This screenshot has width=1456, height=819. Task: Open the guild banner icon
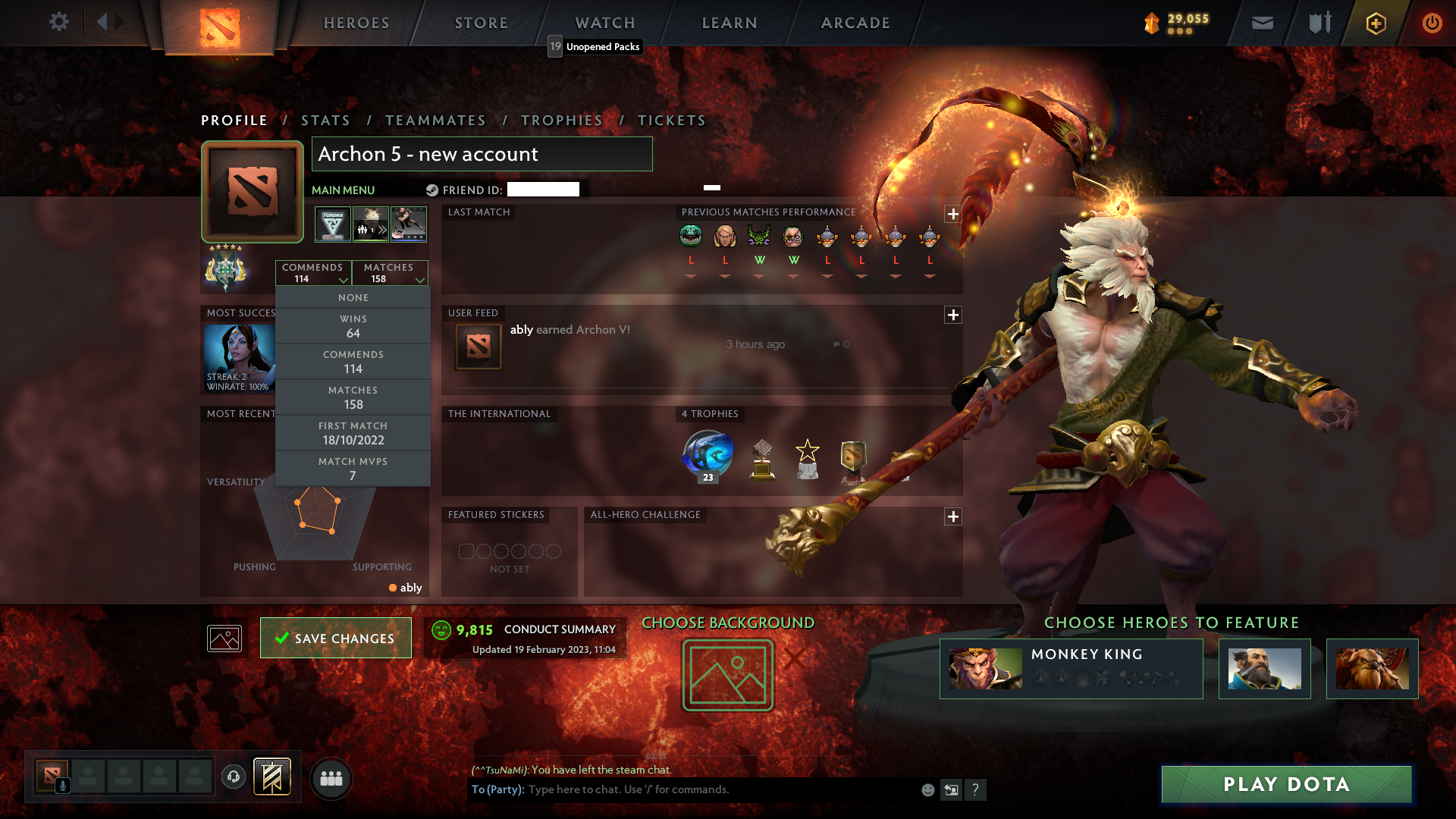pyautogui.click(x=271, y=777)
